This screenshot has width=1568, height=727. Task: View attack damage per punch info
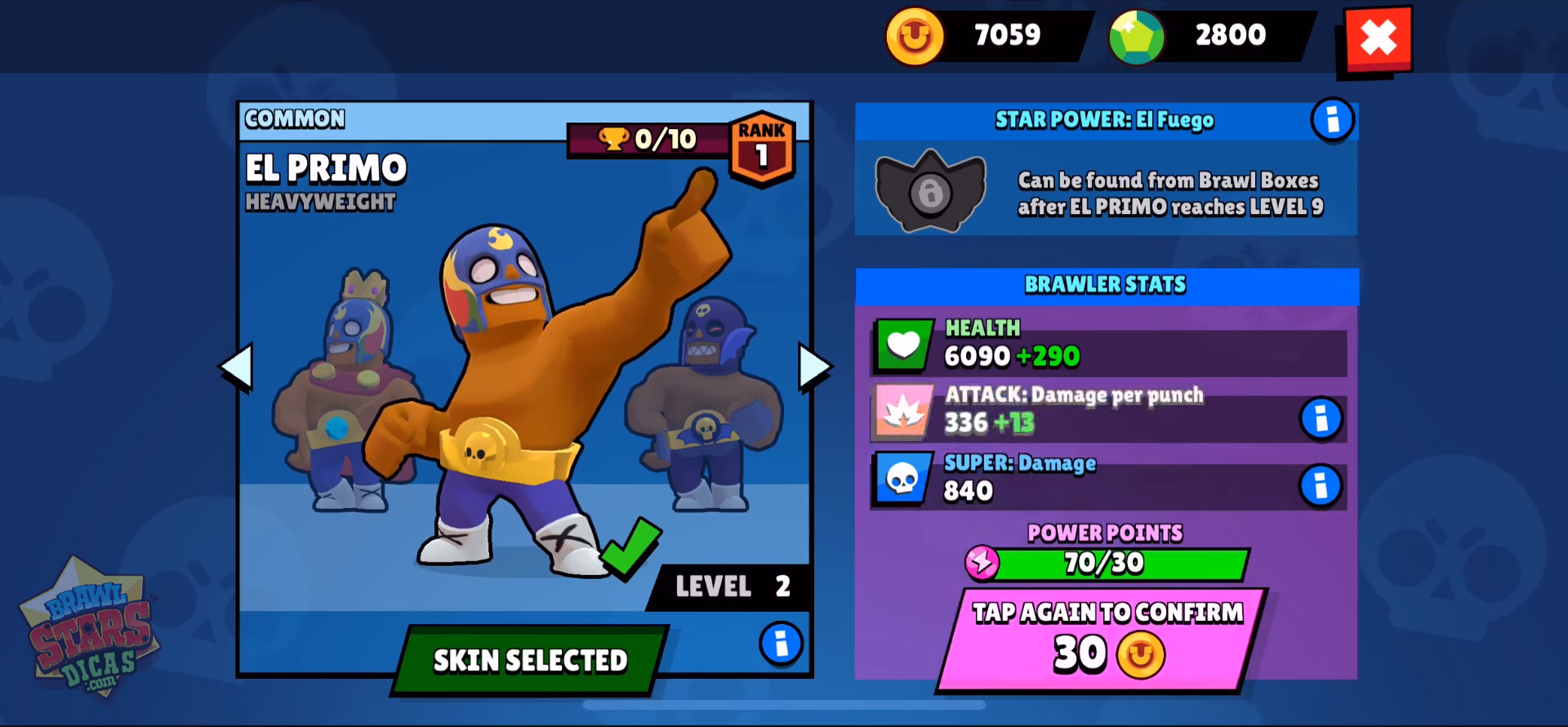[x=1321, y=419]
